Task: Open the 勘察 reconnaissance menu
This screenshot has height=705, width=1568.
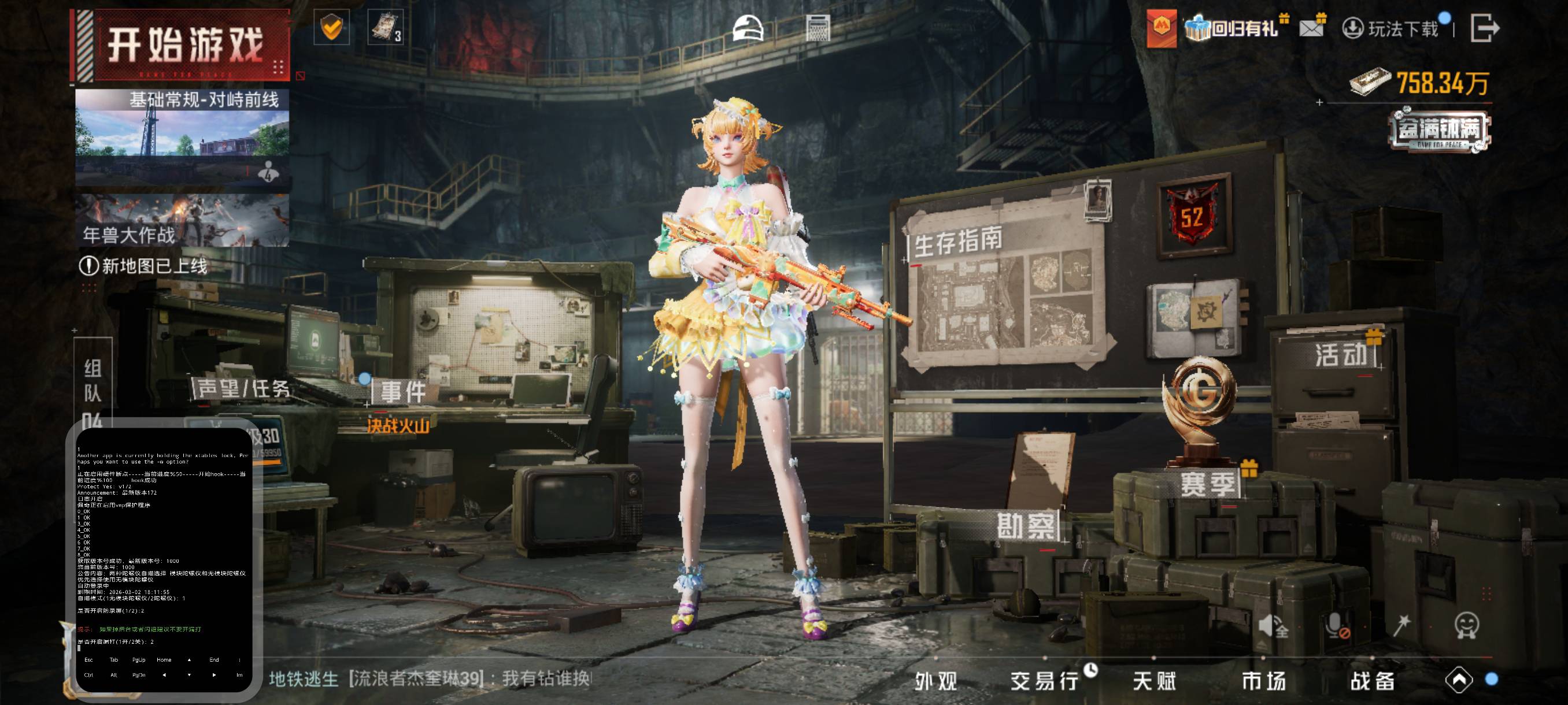Action: (1026, 525)
